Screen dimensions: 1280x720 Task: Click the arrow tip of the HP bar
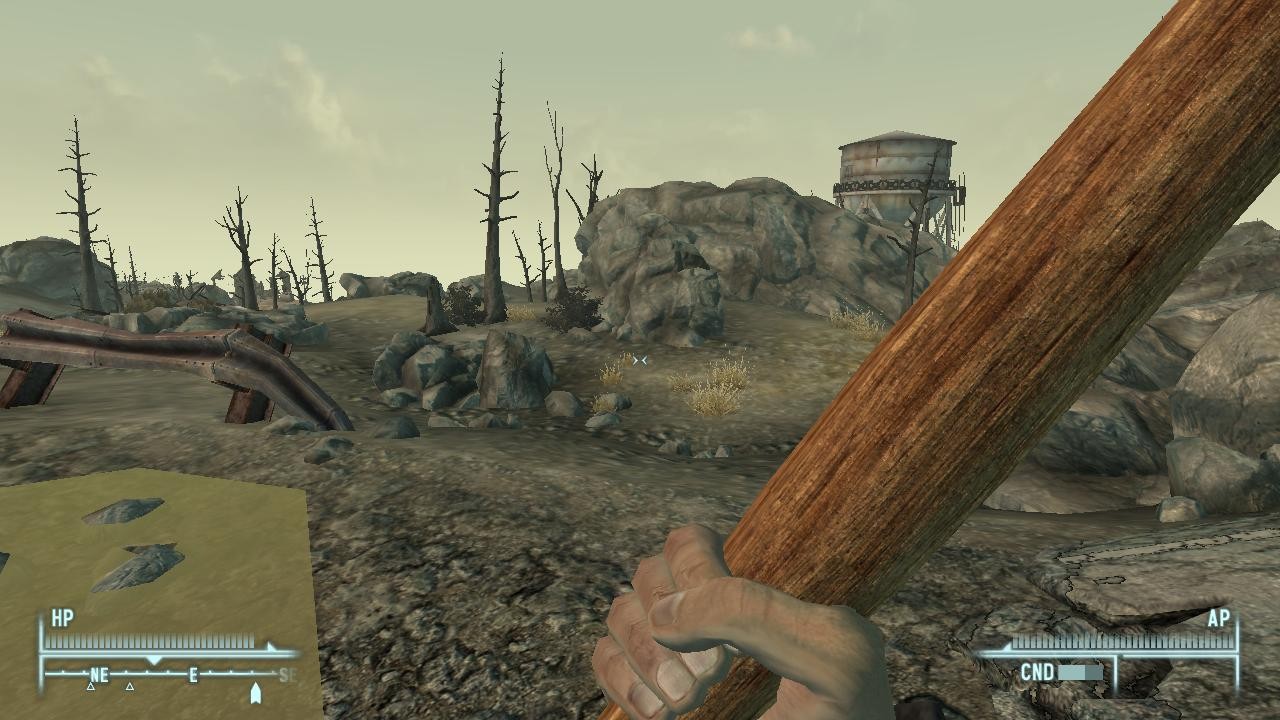pos(269,646)
